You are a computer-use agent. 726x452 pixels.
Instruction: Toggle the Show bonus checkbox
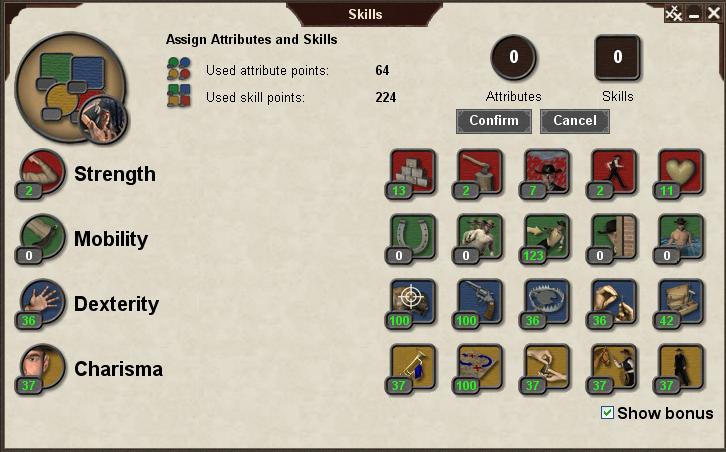607,413
